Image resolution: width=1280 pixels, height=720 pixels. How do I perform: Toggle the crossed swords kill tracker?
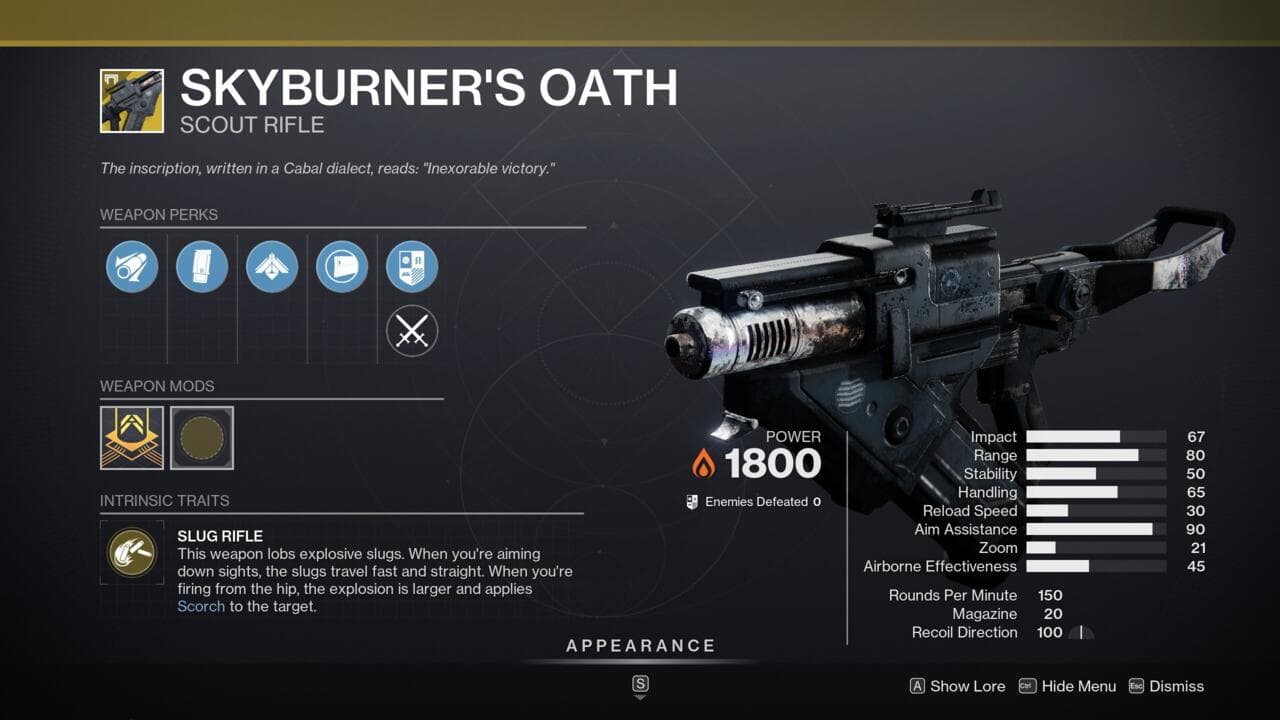412,331
